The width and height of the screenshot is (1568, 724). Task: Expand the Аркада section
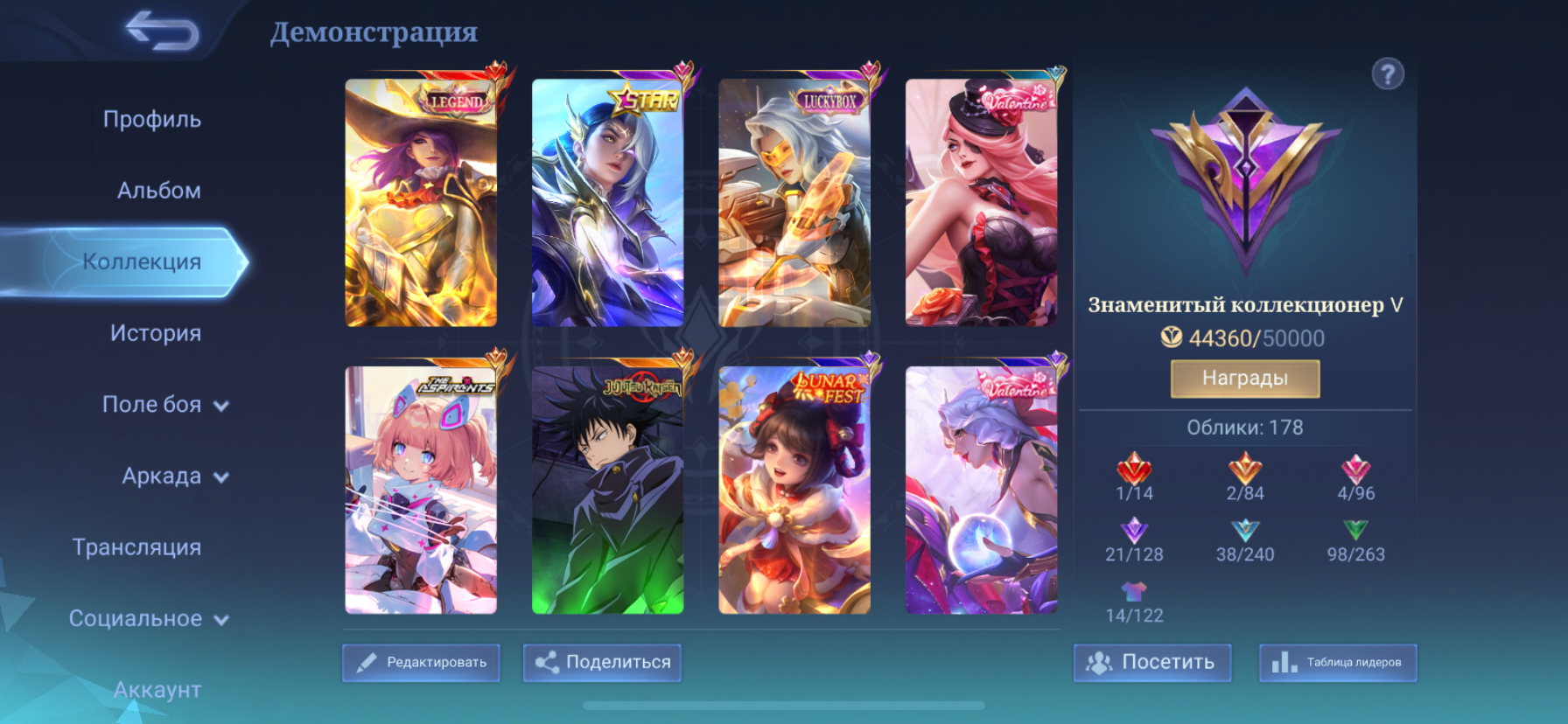174,477
